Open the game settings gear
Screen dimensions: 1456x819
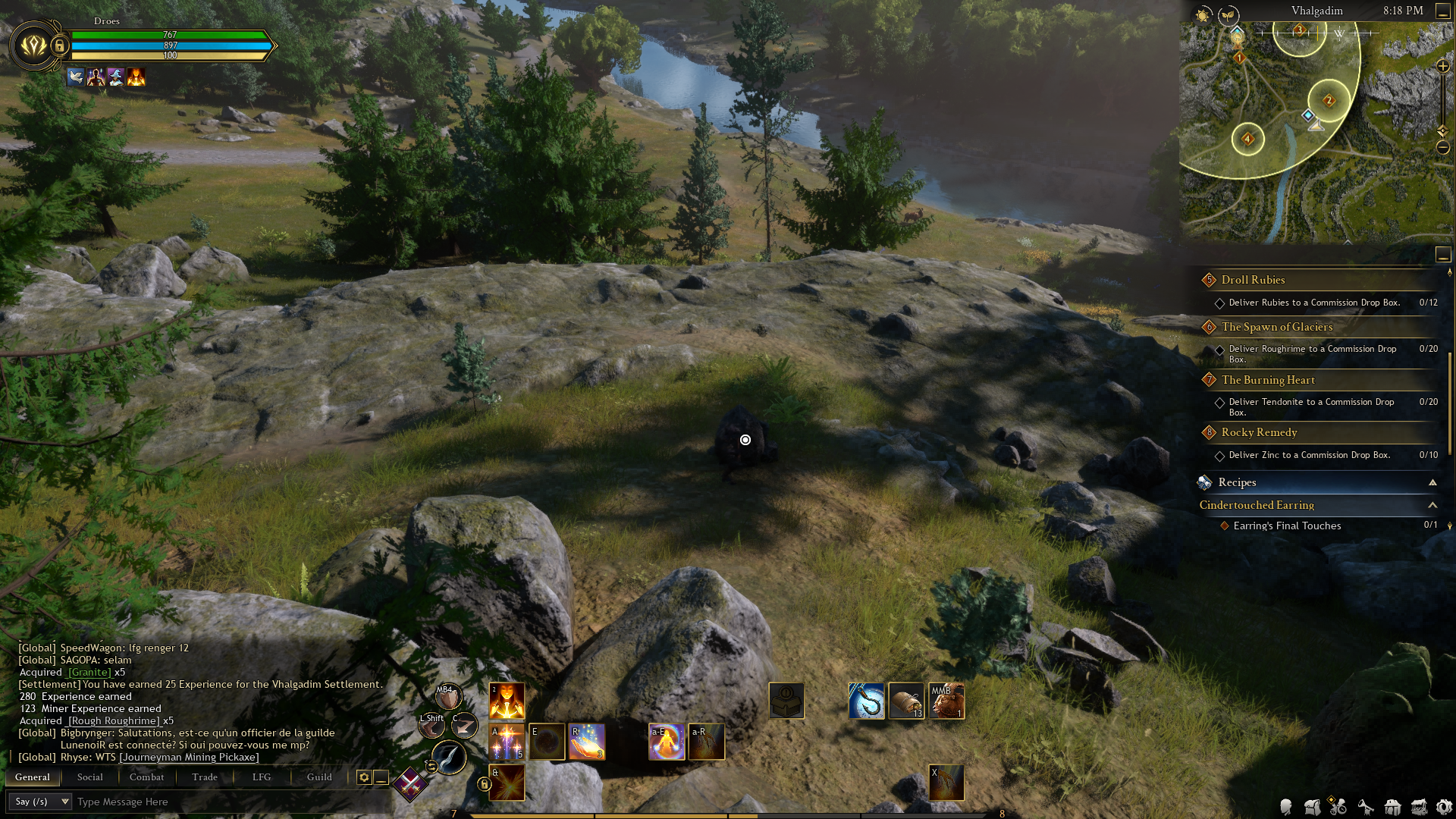[x=1445, y=808]
